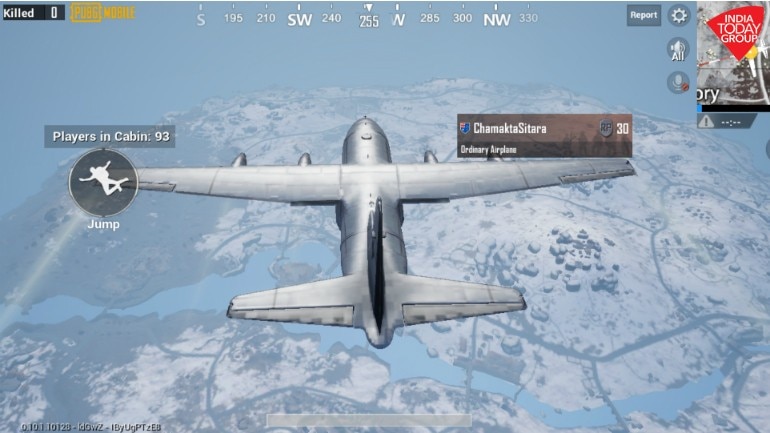Image resolution: width=770 pixels, height=433 pixels.
Task: Report a player with the Report button
Action: point(643,15)
